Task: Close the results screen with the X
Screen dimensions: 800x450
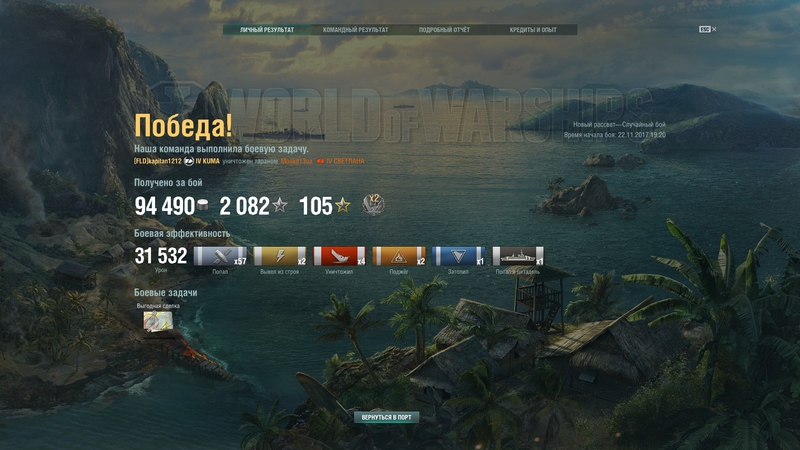Action: click(714, 30)
